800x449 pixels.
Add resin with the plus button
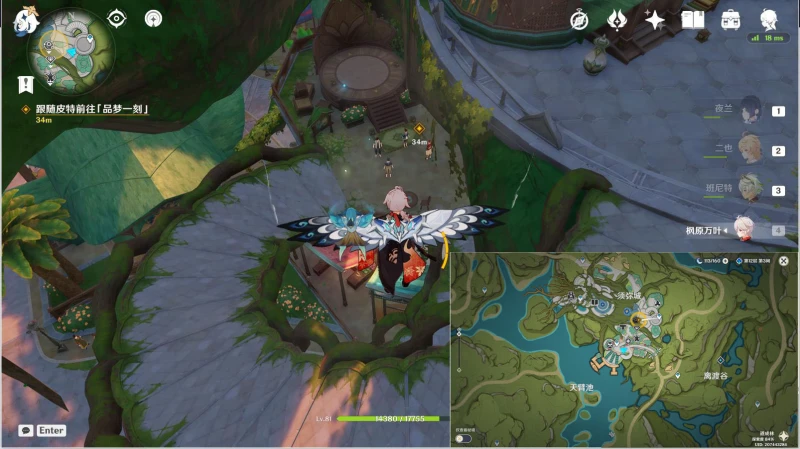pyautogui.click(x=725, y=261)
